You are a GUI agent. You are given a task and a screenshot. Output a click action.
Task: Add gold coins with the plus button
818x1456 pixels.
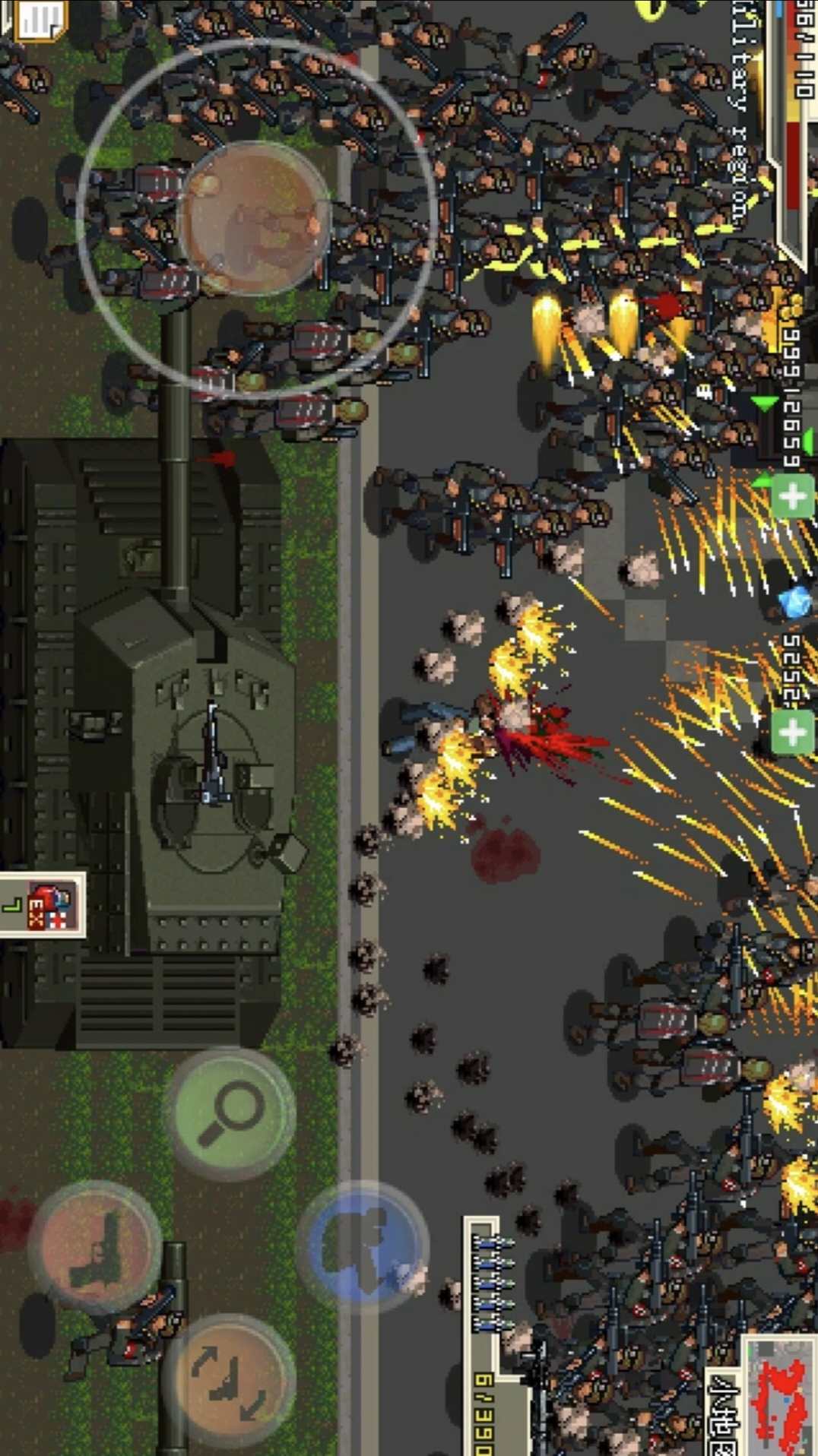(794, 497)
